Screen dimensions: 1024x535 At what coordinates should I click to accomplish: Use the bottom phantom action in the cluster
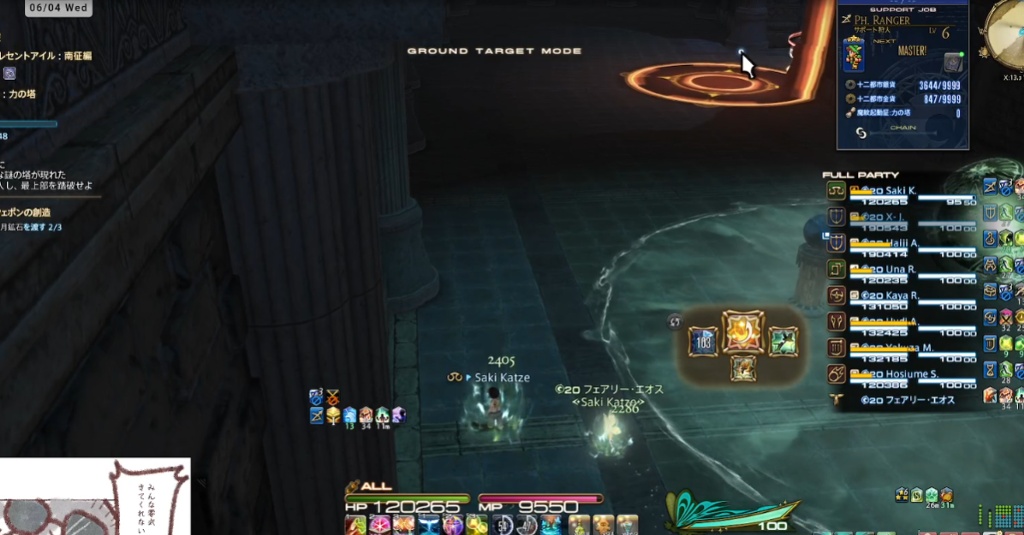(743, 368)
